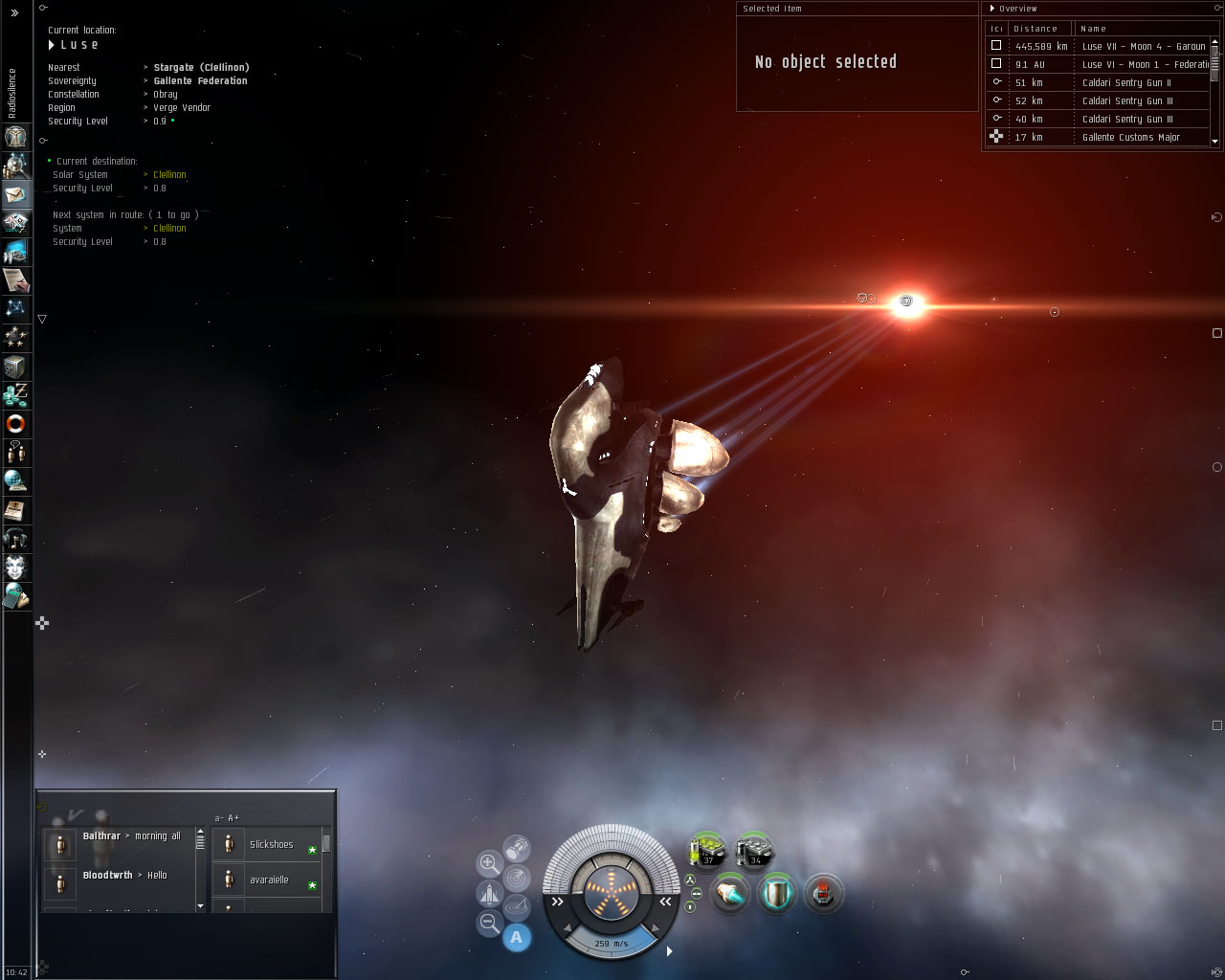
Task: Check the Luse VI - Moon 1 overview checkbox
Action: [996, 63]
